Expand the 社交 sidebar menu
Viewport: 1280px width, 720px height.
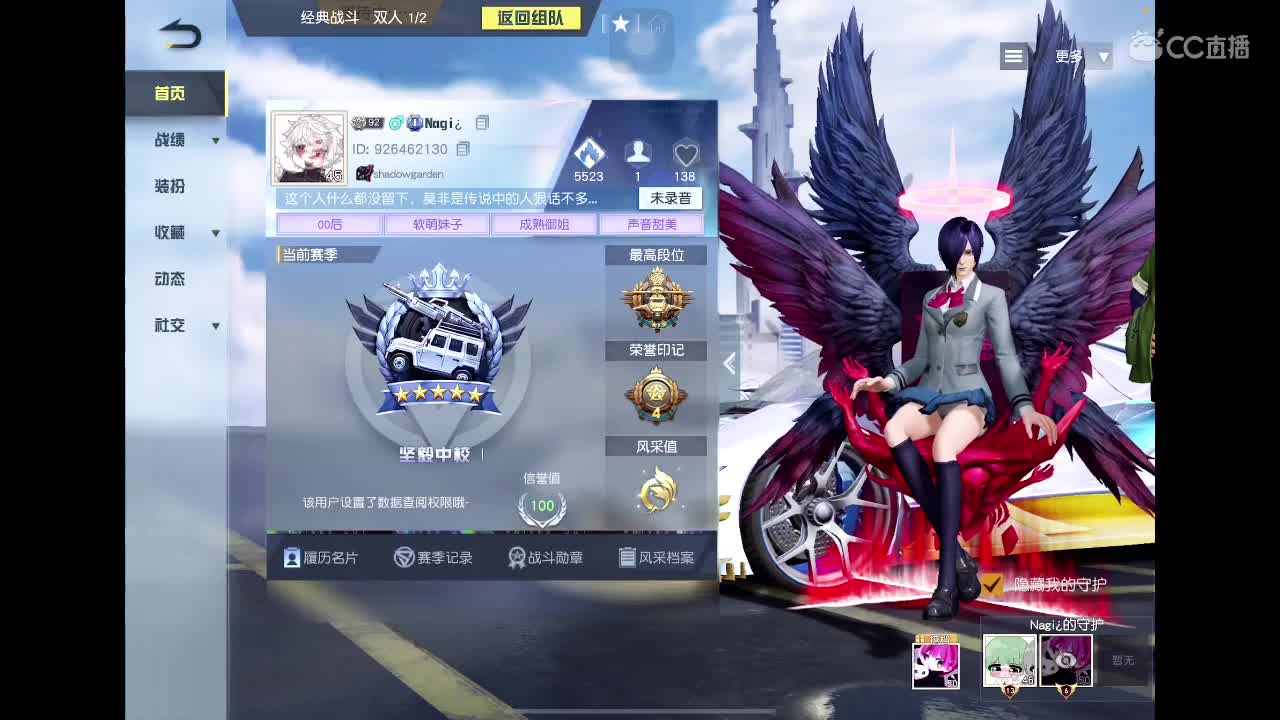[x=168, y=325]
